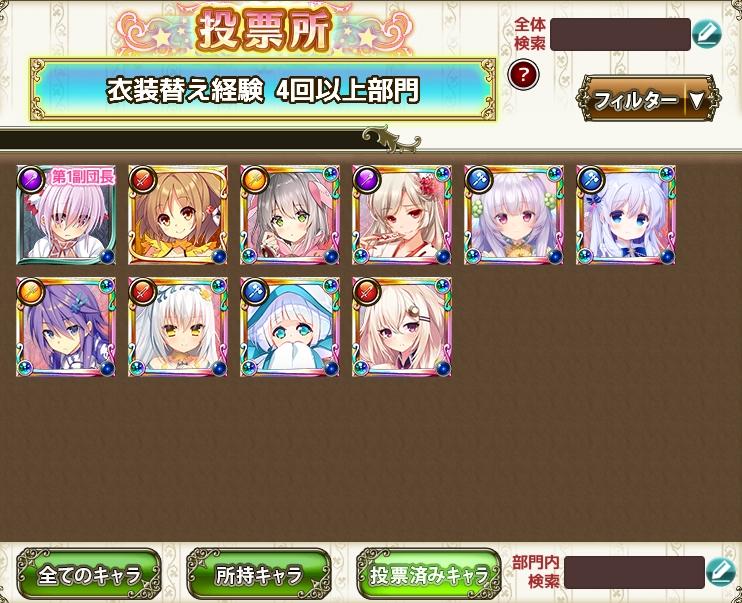Click the pencil icon beside 全体検索
The width and height of the screenshot is (742, 603).
pyautogui.click(x=706, y=34)
